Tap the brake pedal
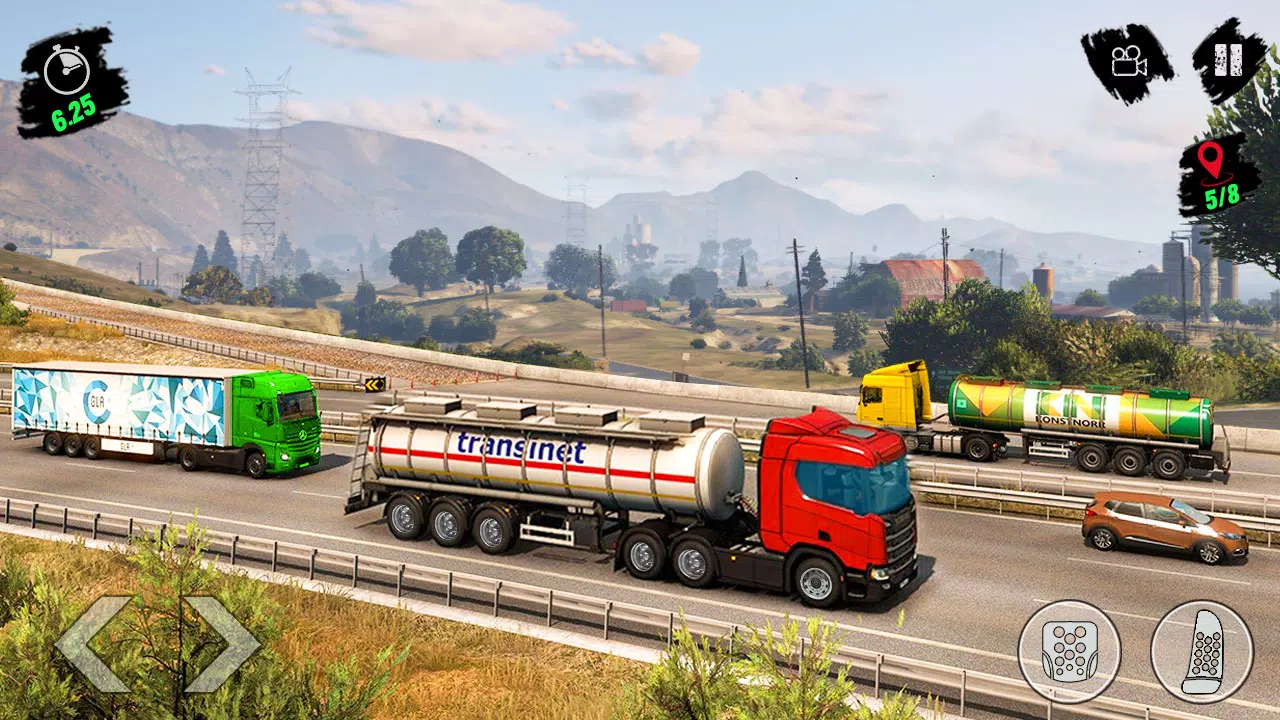 pyautogui.click(x=1069, y=651)
